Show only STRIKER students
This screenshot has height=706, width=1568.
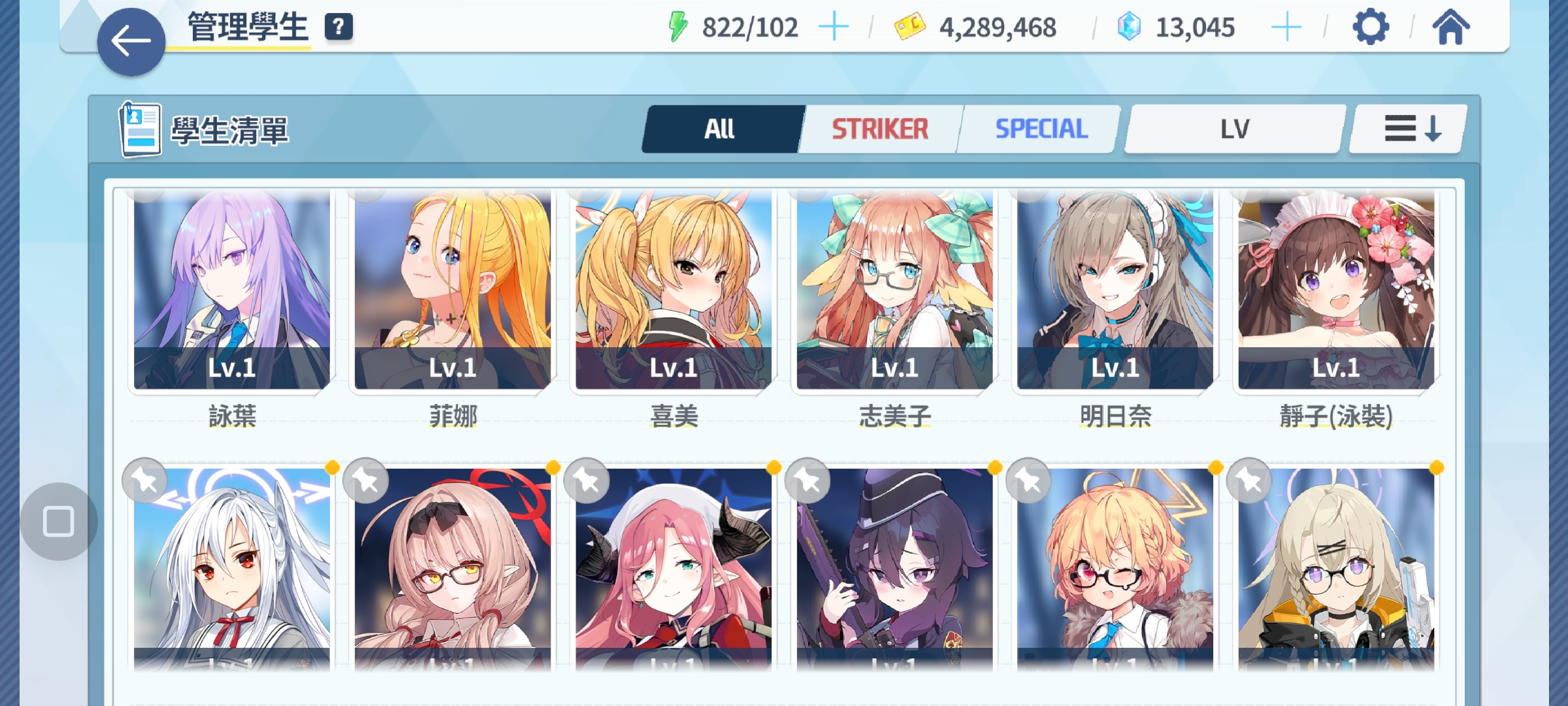coord(879,129)
